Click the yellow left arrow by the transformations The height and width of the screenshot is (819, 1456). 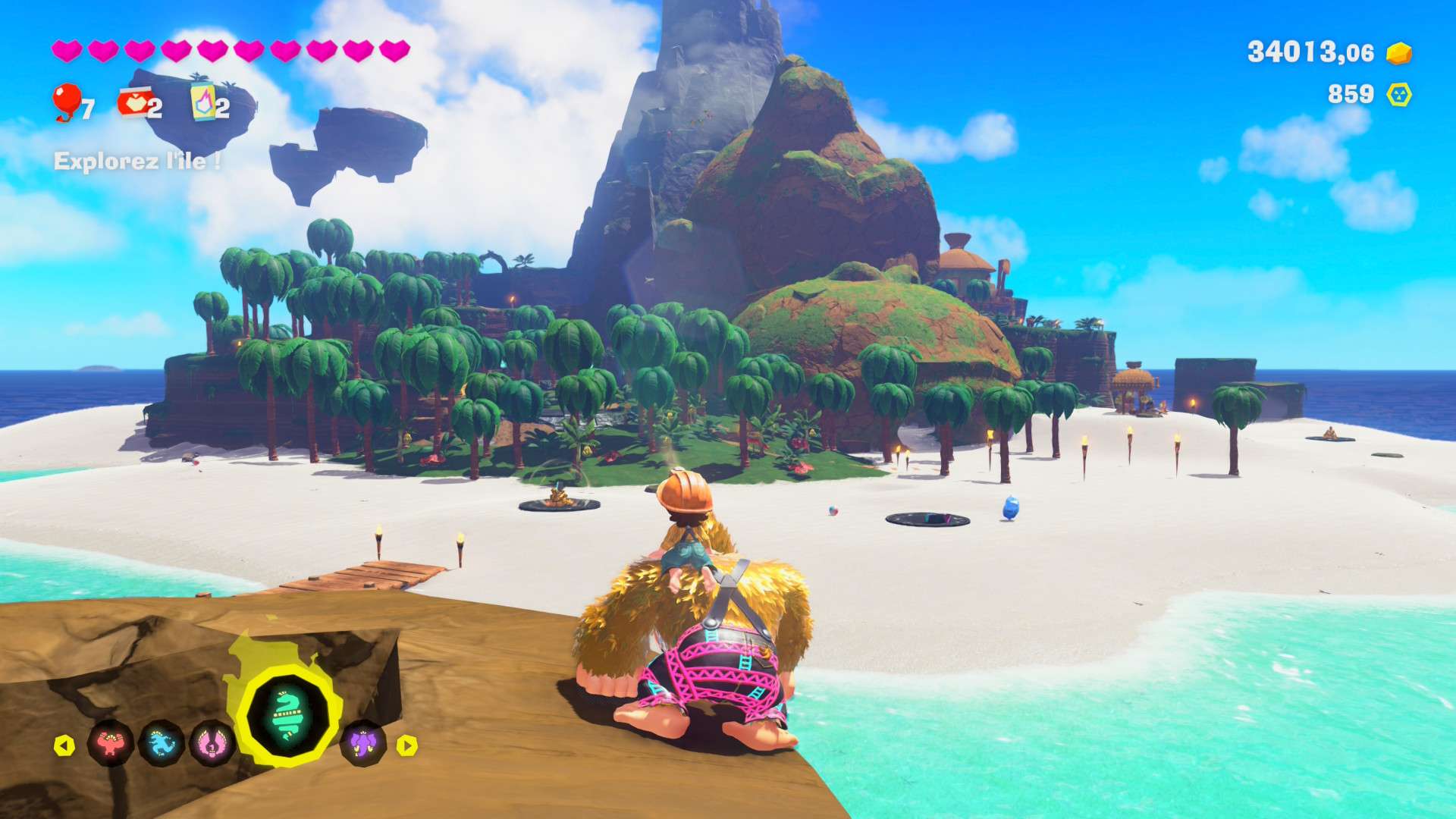[64, 745]
